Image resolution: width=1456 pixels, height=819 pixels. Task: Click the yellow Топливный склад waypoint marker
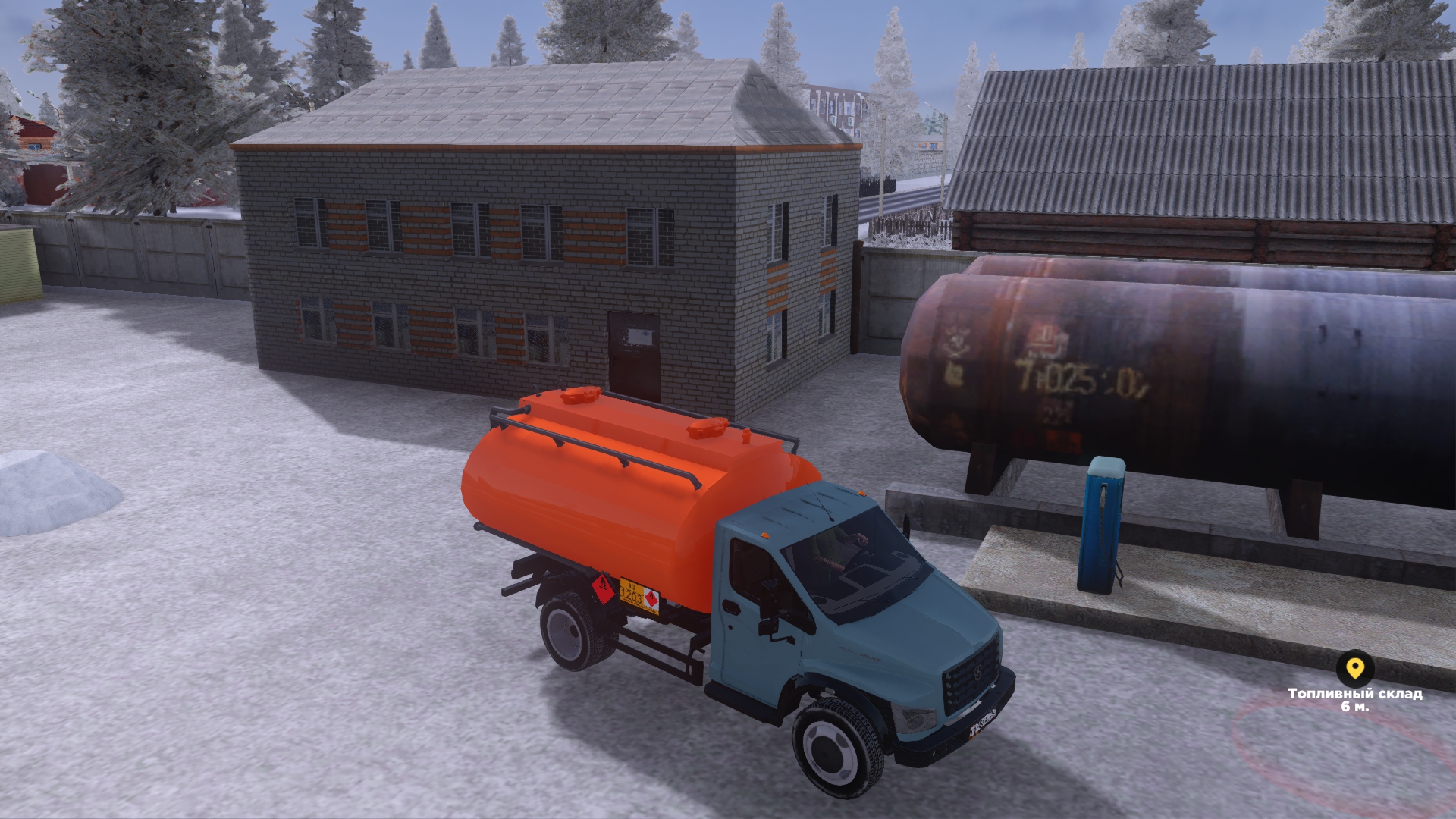[x=1354, y=669]
